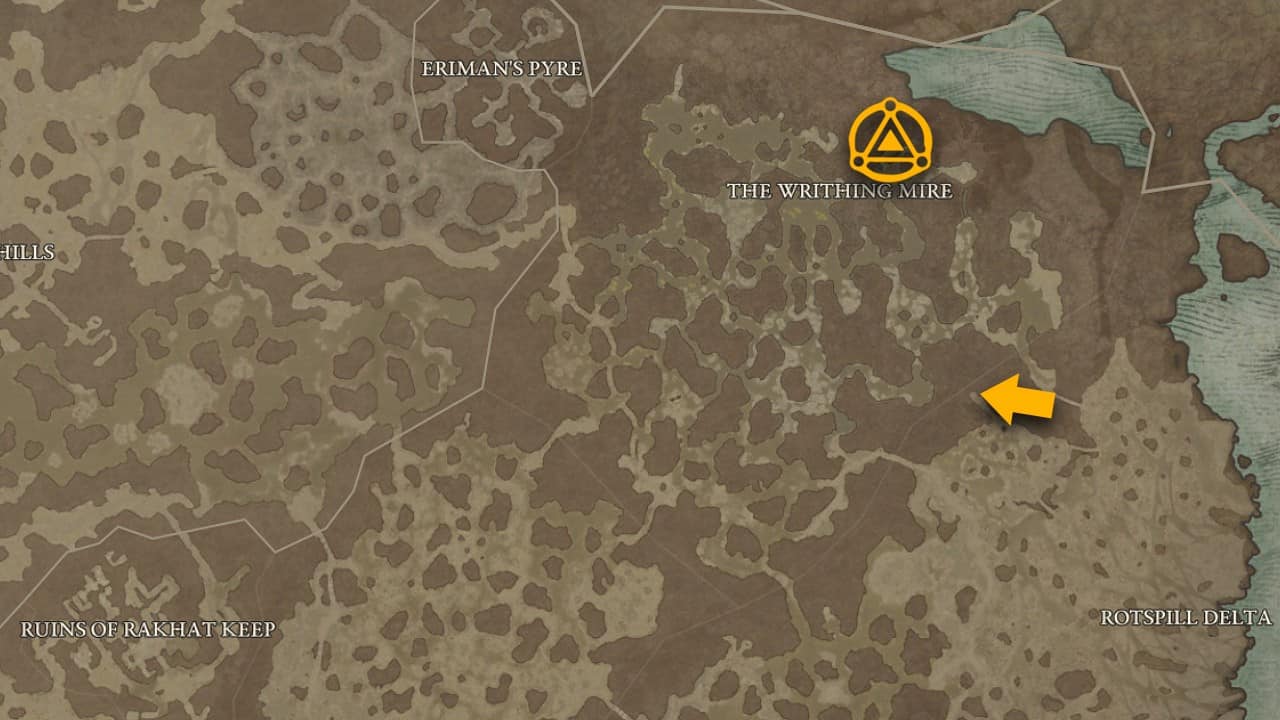Click the HILLS label on the left edge
The height and width of the screenshot is (720, 1280).
point(27,253)
